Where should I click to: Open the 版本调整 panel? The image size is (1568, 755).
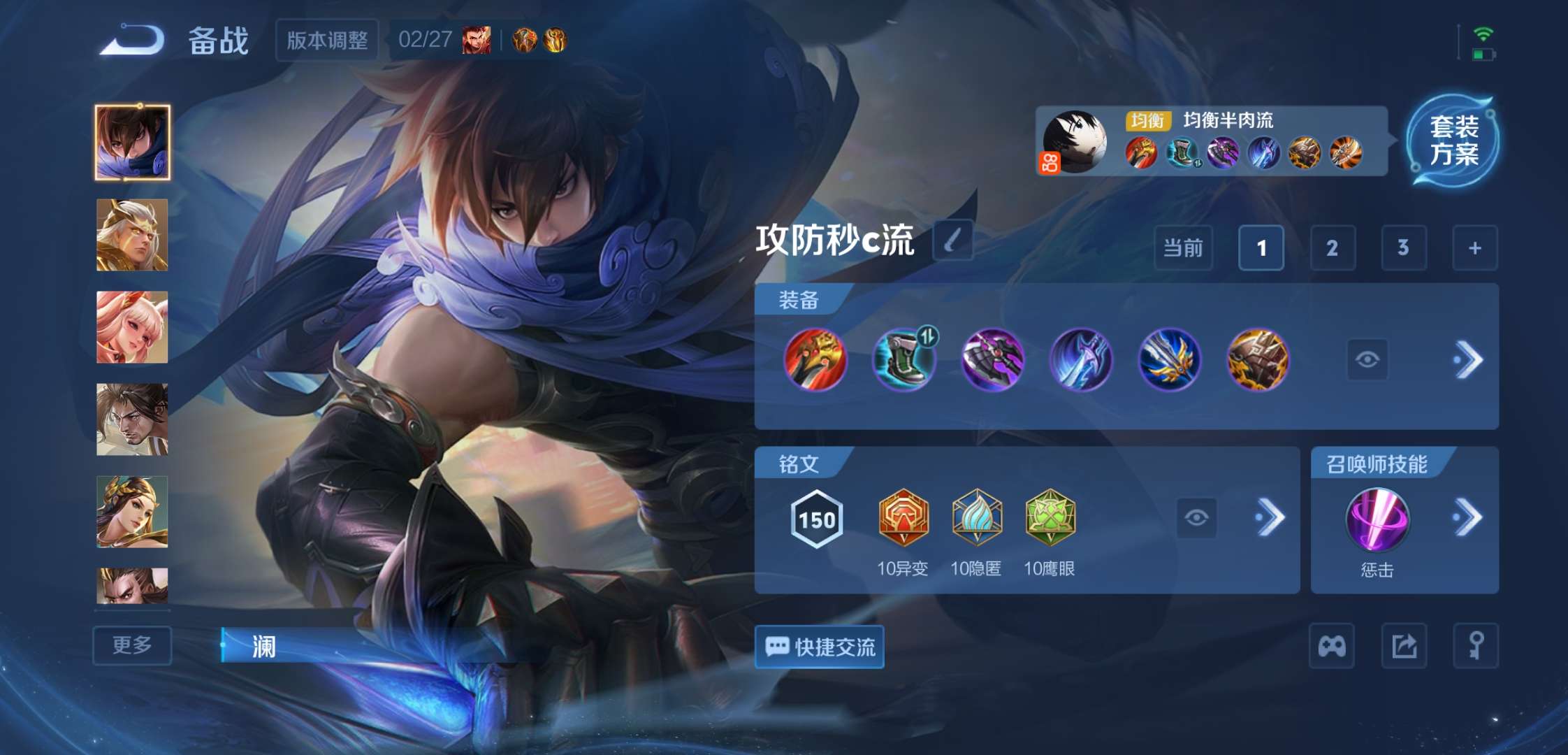(326, 40)
